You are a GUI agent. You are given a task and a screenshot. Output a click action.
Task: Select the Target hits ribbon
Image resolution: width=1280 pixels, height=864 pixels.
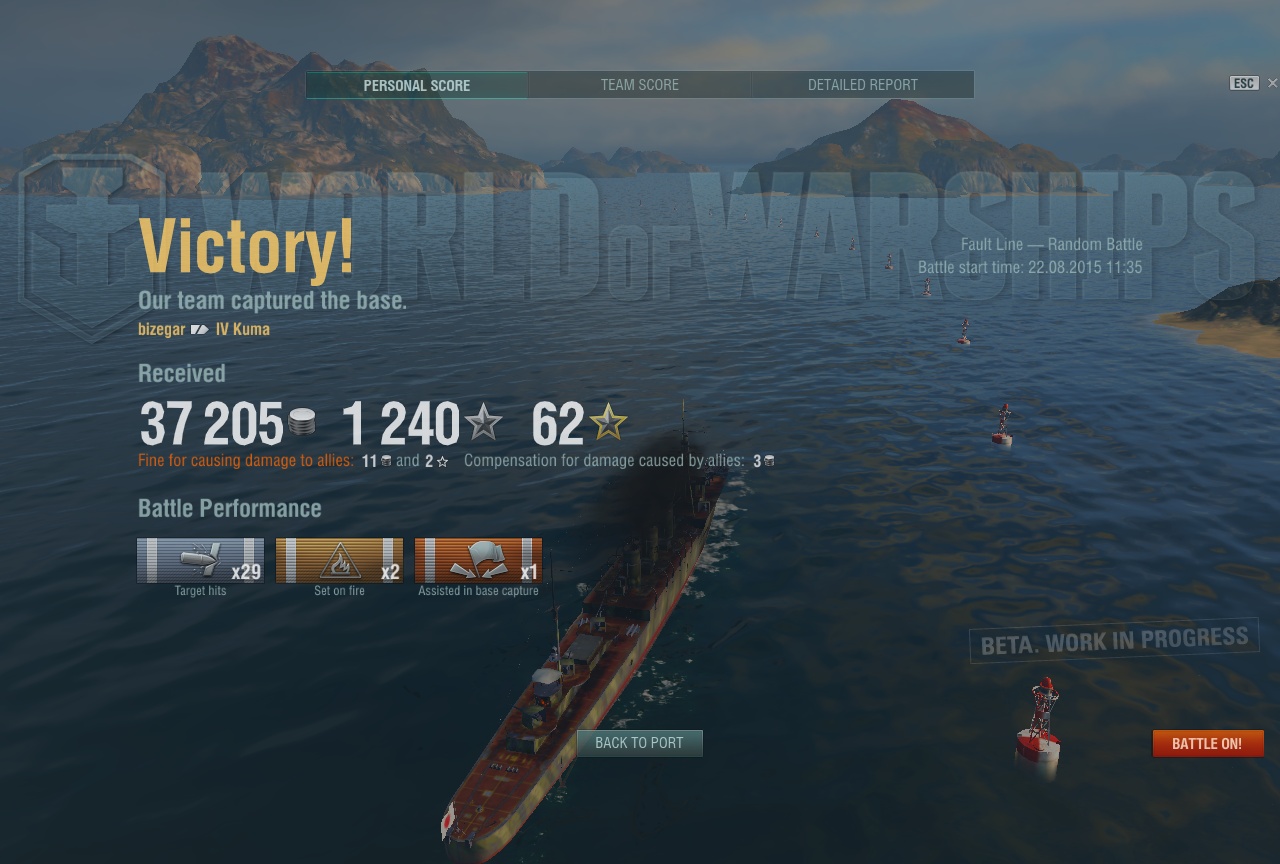pos(200,560)
